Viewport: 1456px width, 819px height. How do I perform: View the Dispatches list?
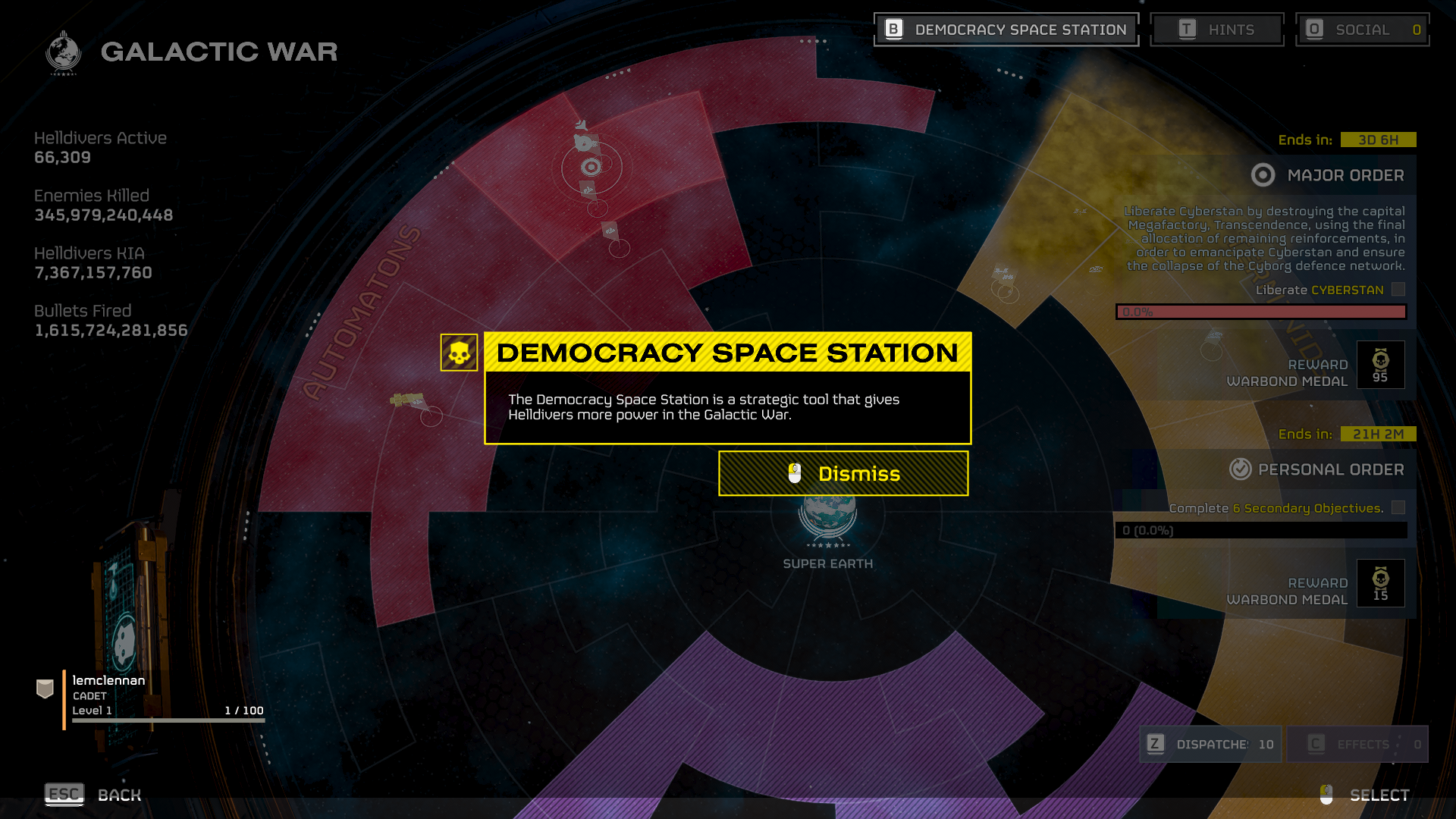[x=1210, y=744]
